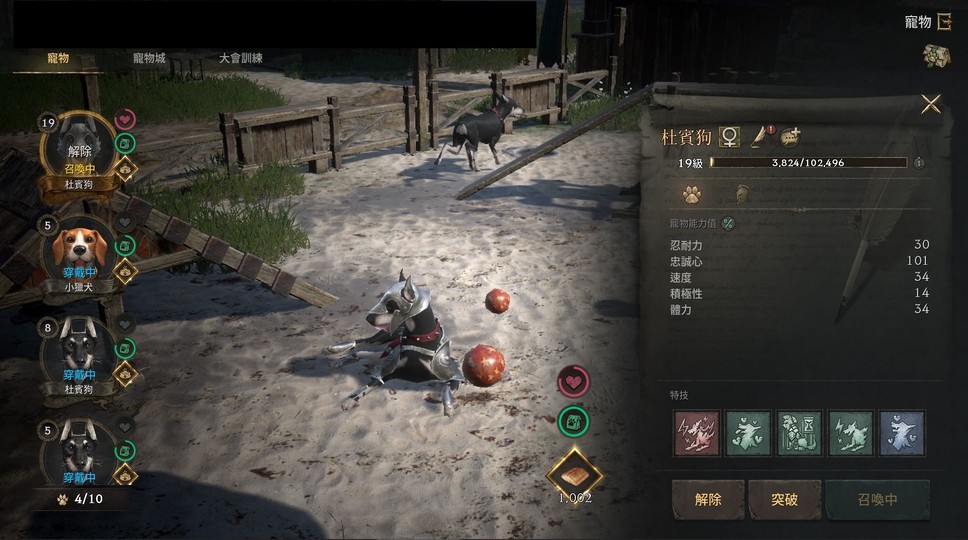Open the 大會訓練 tab

241,59
